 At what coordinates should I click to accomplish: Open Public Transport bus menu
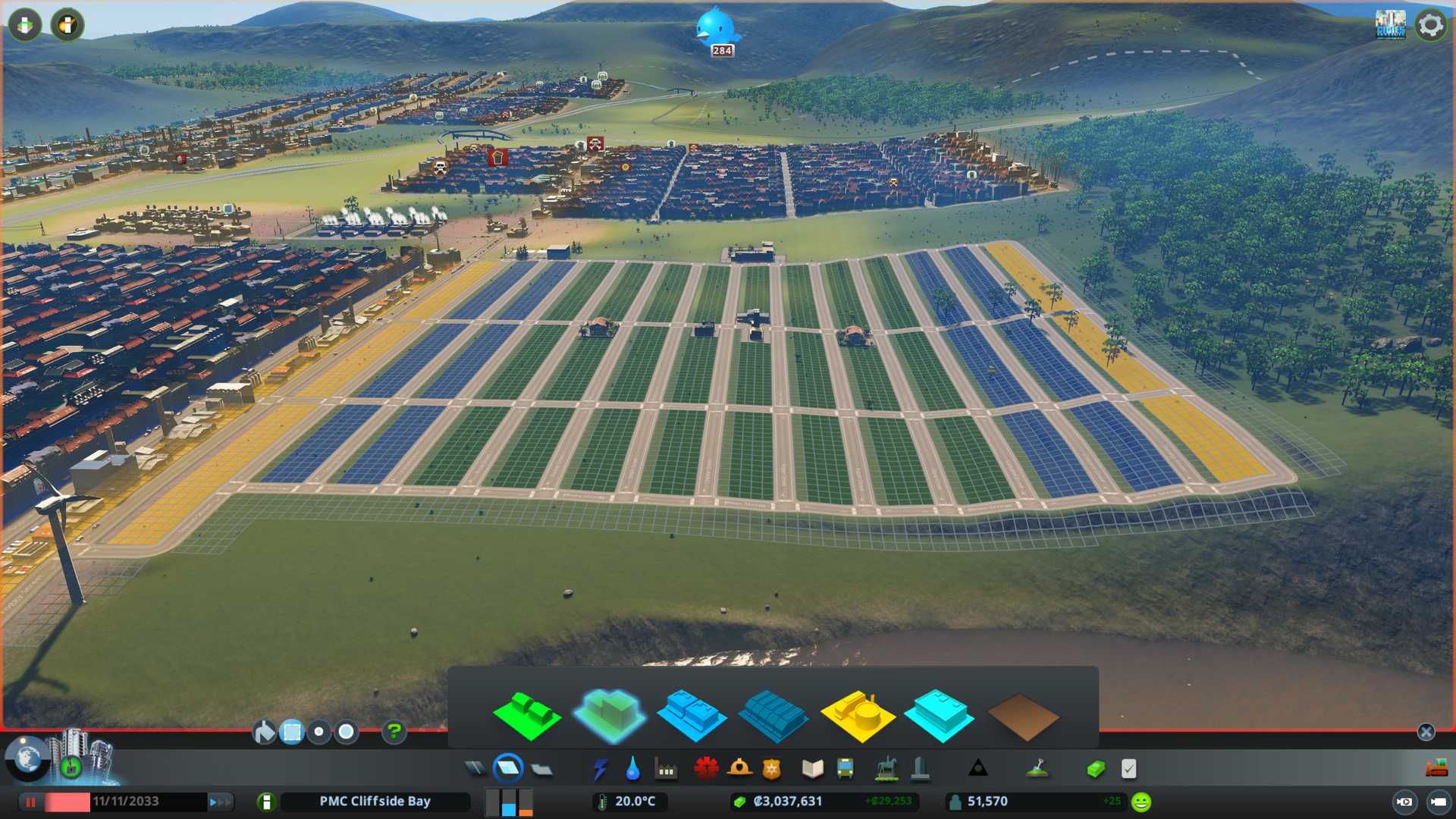pos(845,769)
